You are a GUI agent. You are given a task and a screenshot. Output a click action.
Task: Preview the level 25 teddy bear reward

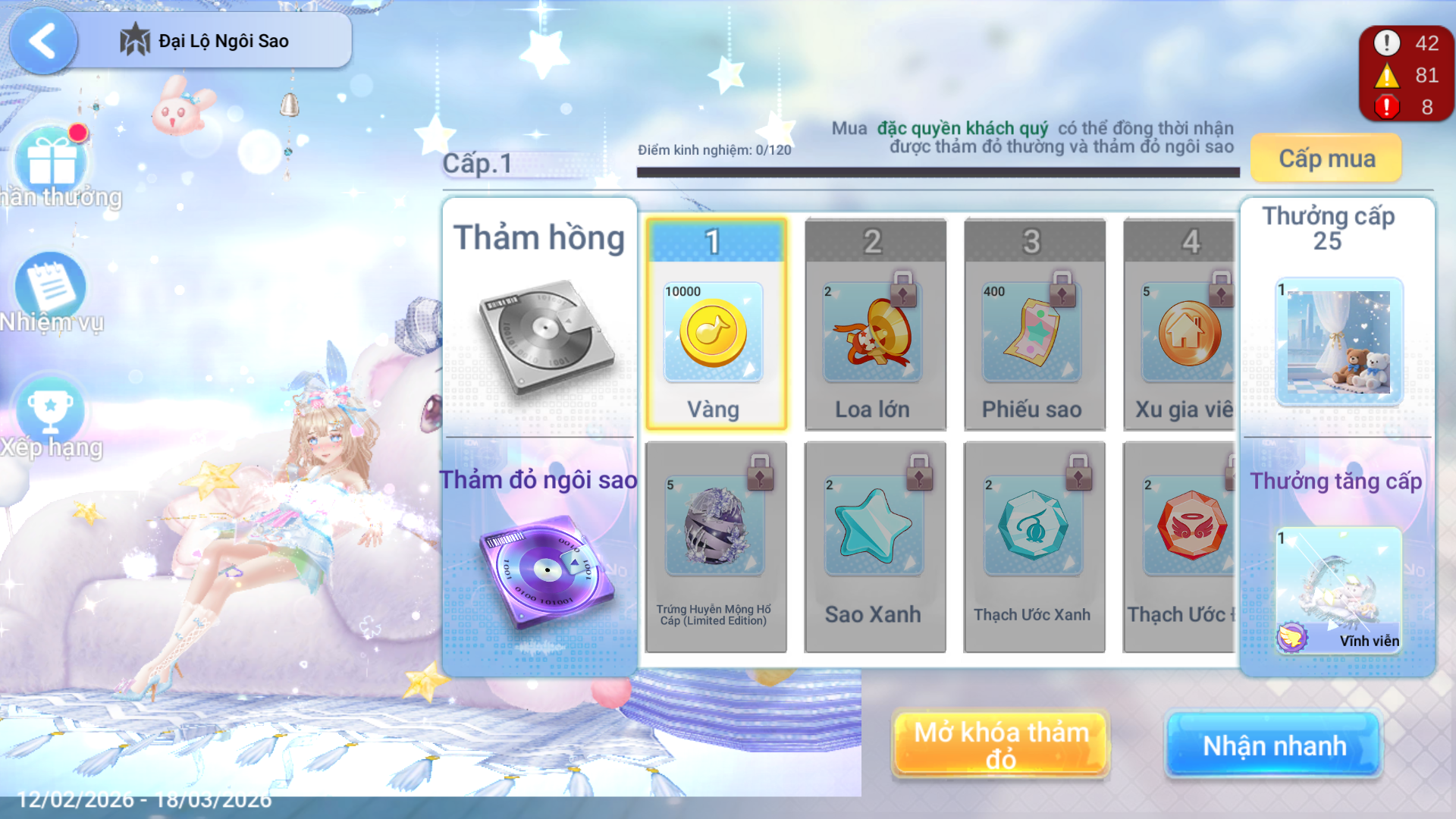[1339, 341]
